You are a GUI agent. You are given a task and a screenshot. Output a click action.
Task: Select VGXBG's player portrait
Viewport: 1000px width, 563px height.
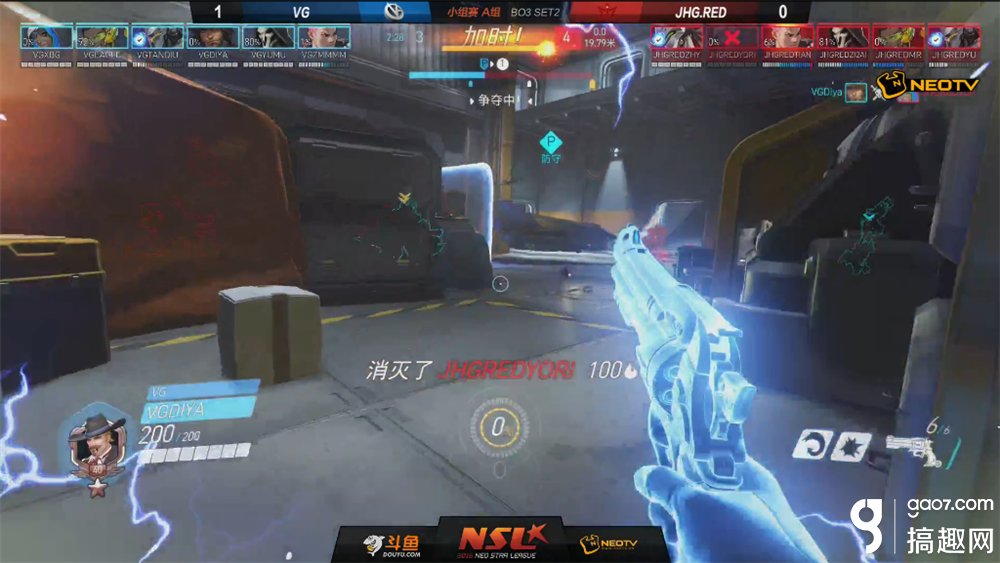[46, 37]
